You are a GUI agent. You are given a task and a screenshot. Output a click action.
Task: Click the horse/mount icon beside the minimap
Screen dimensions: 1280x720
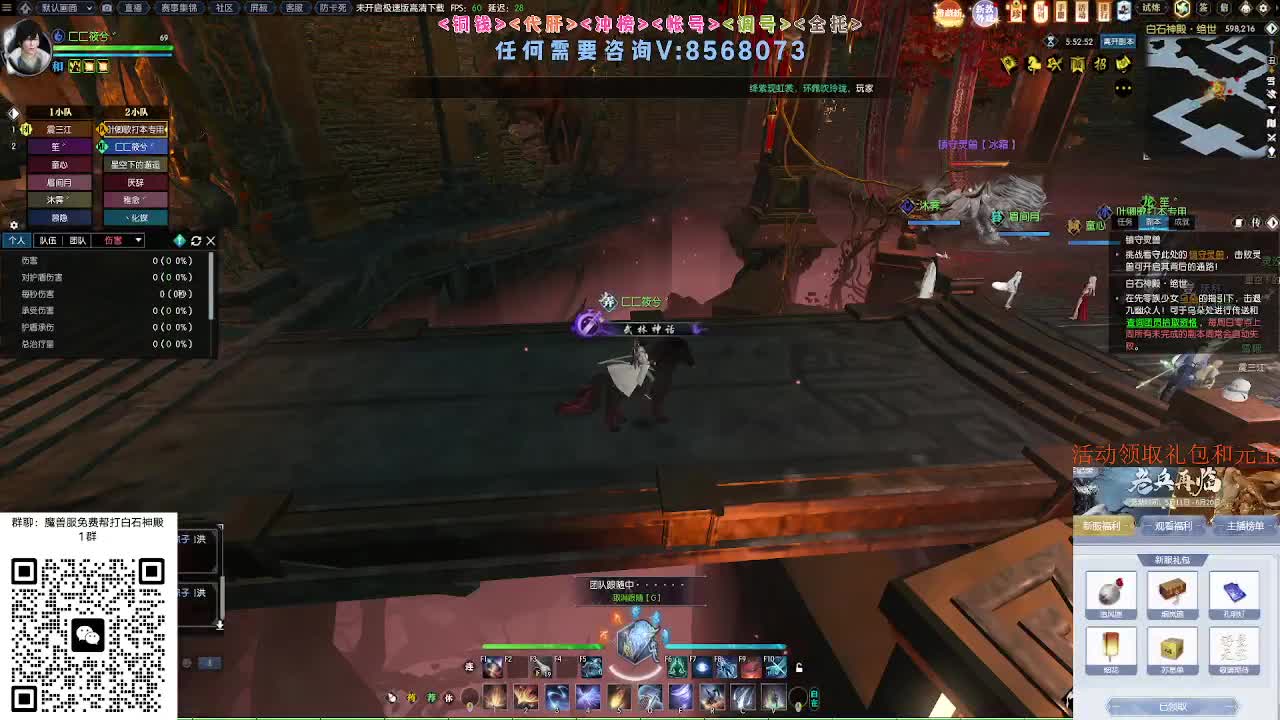[1034, 64]
